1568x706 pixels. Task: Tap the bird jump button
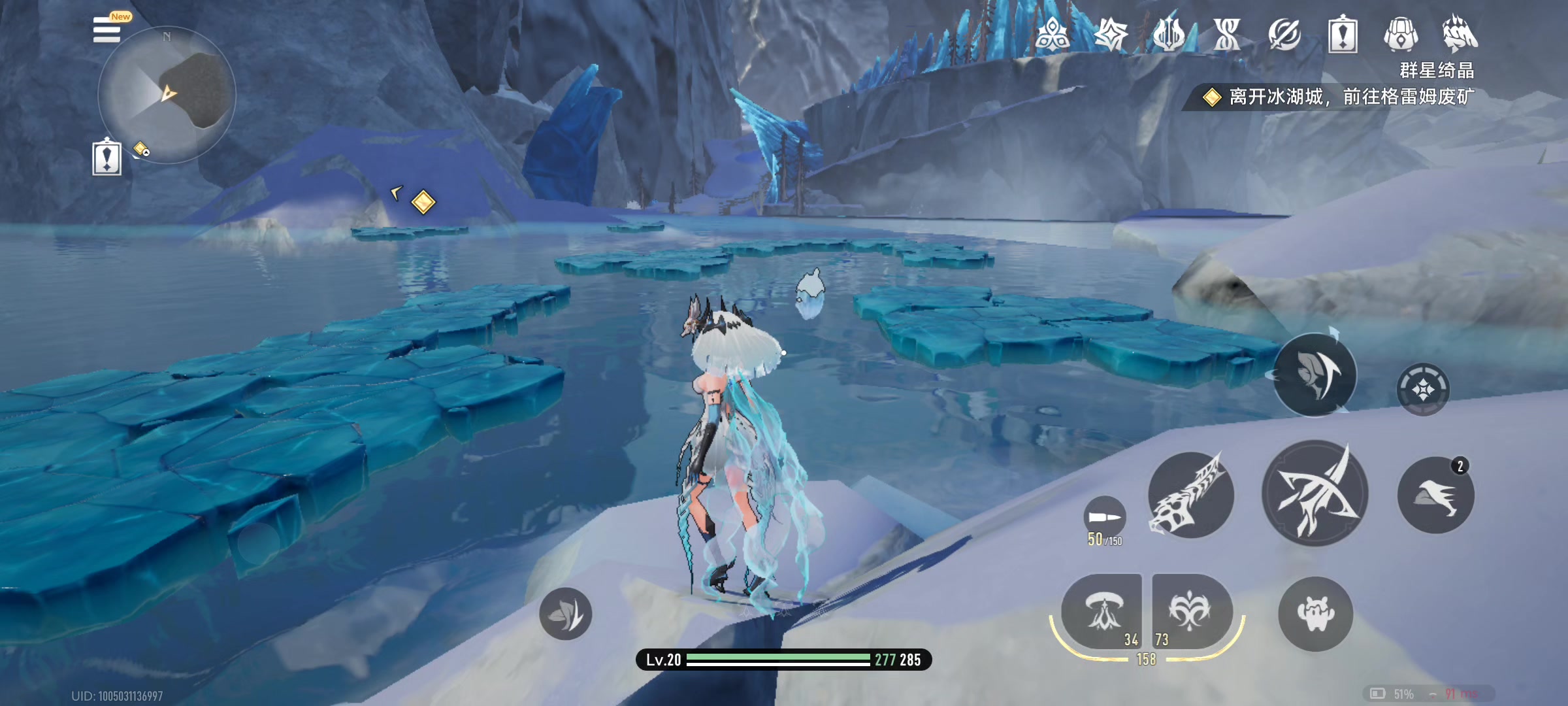tap(1435, 495)
